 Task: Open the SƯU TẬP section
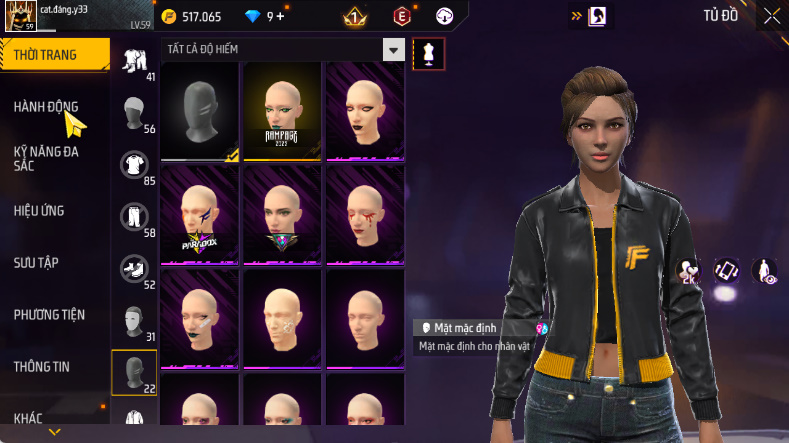click(36, 262)
